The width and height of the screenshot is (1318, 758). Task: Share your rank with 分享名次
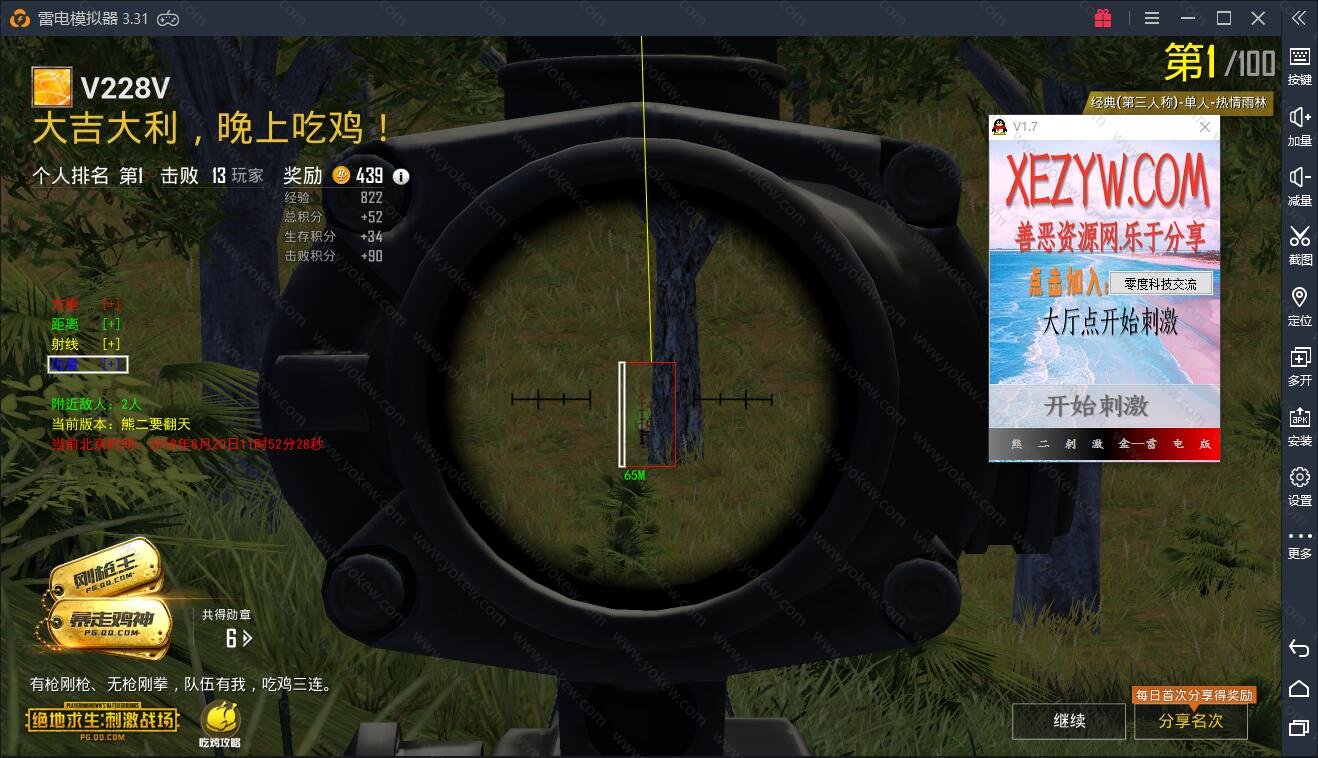tap(1190, 721)
